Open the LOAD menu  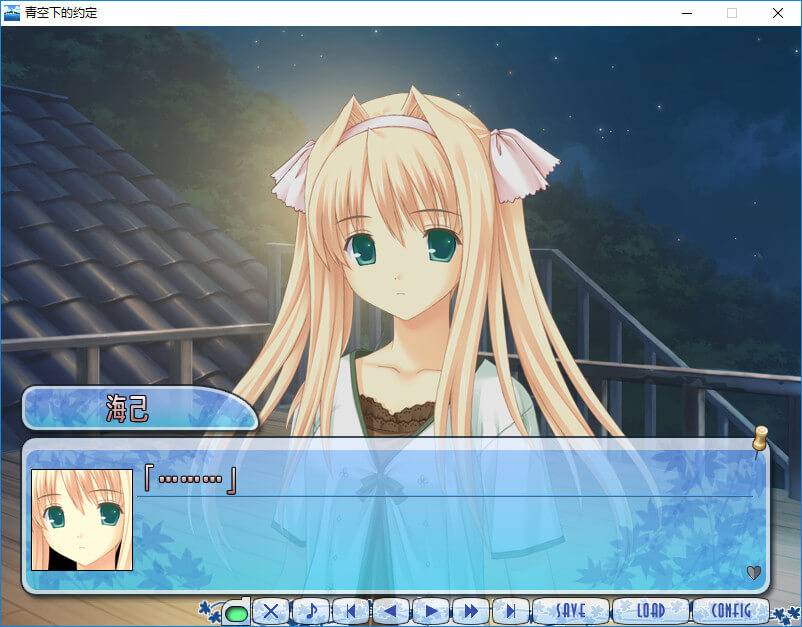[x=650, y=610]
